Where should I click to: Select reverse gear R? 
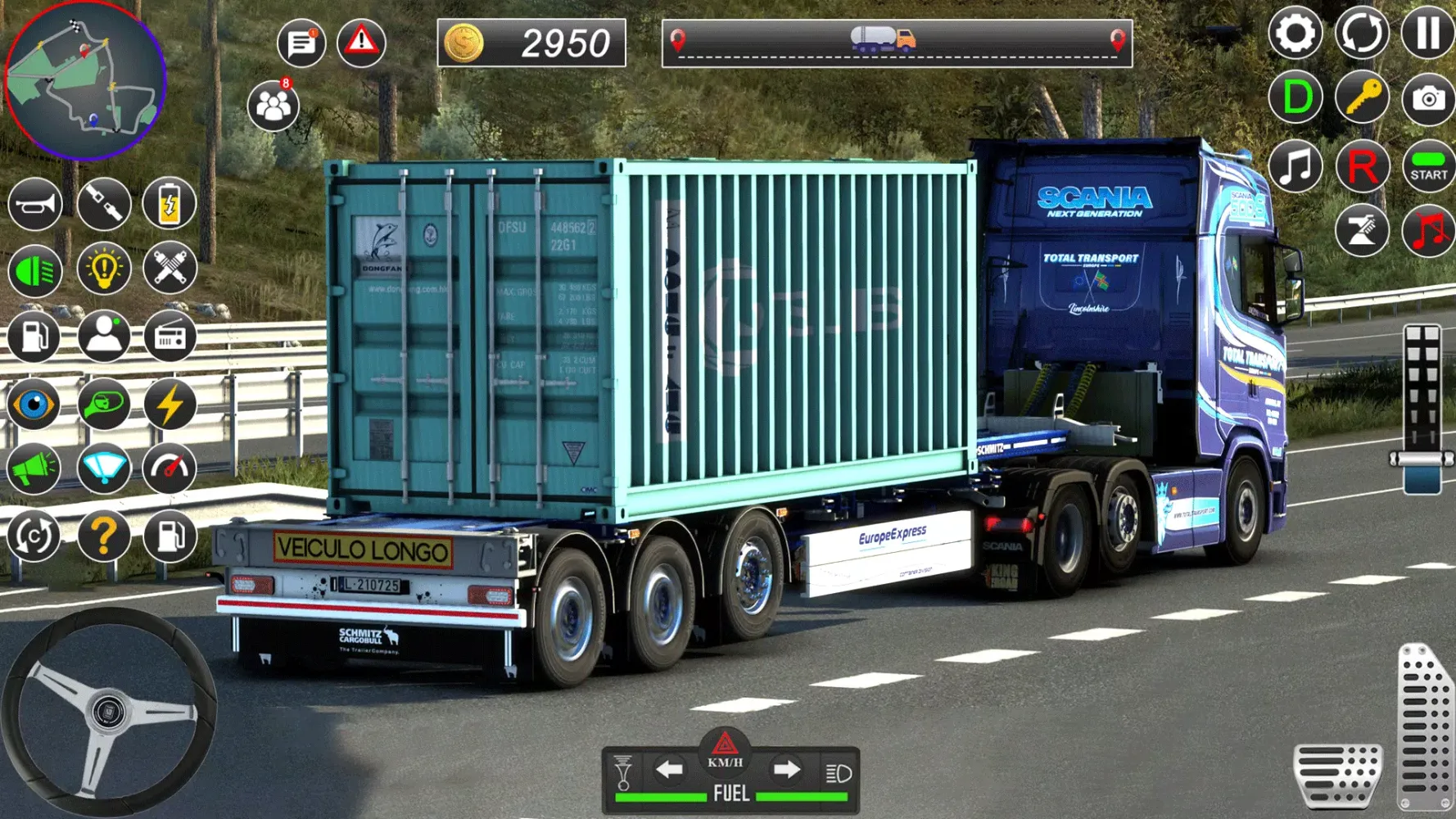coord(1362,166)
